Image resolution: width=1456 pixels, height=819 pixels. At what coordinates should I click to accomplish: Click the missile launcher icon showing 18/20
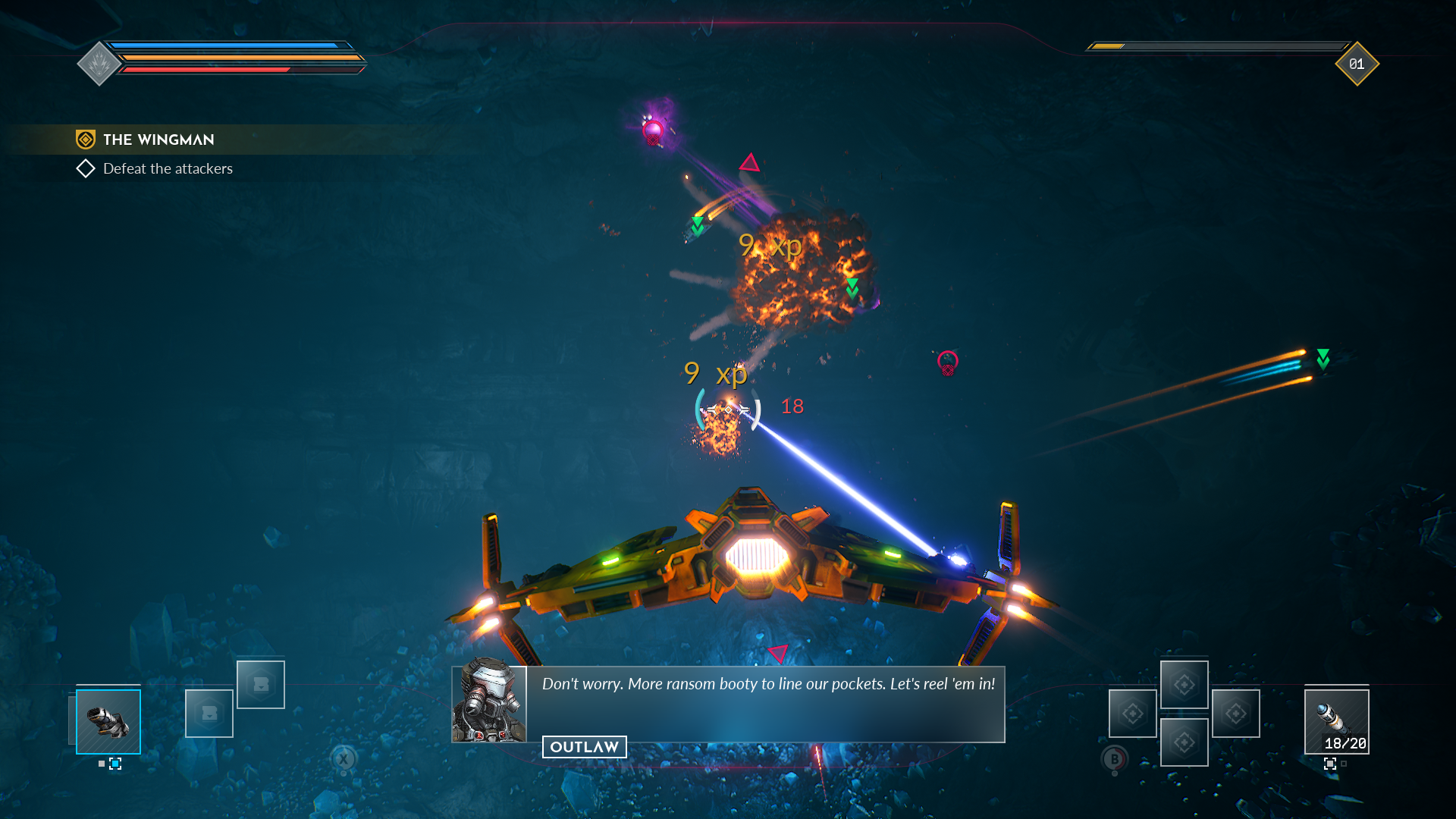(x=1337, y=721)
